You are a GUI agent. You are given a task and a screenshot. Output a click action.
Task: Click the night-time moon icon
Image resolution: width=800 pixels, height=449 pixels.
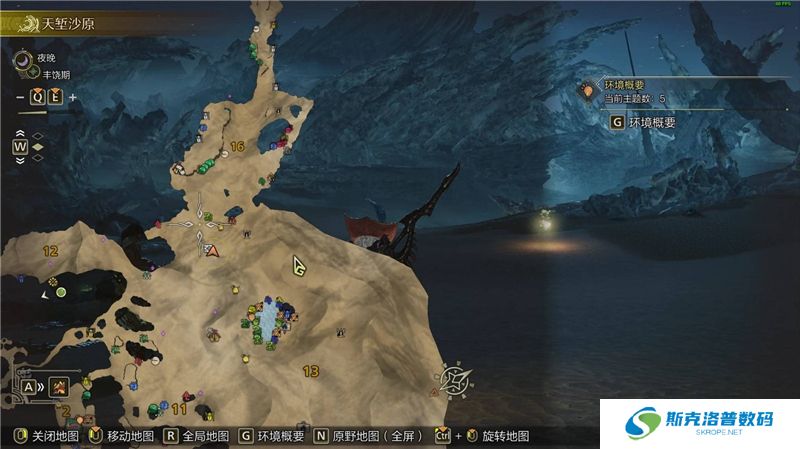pos(23,60)
